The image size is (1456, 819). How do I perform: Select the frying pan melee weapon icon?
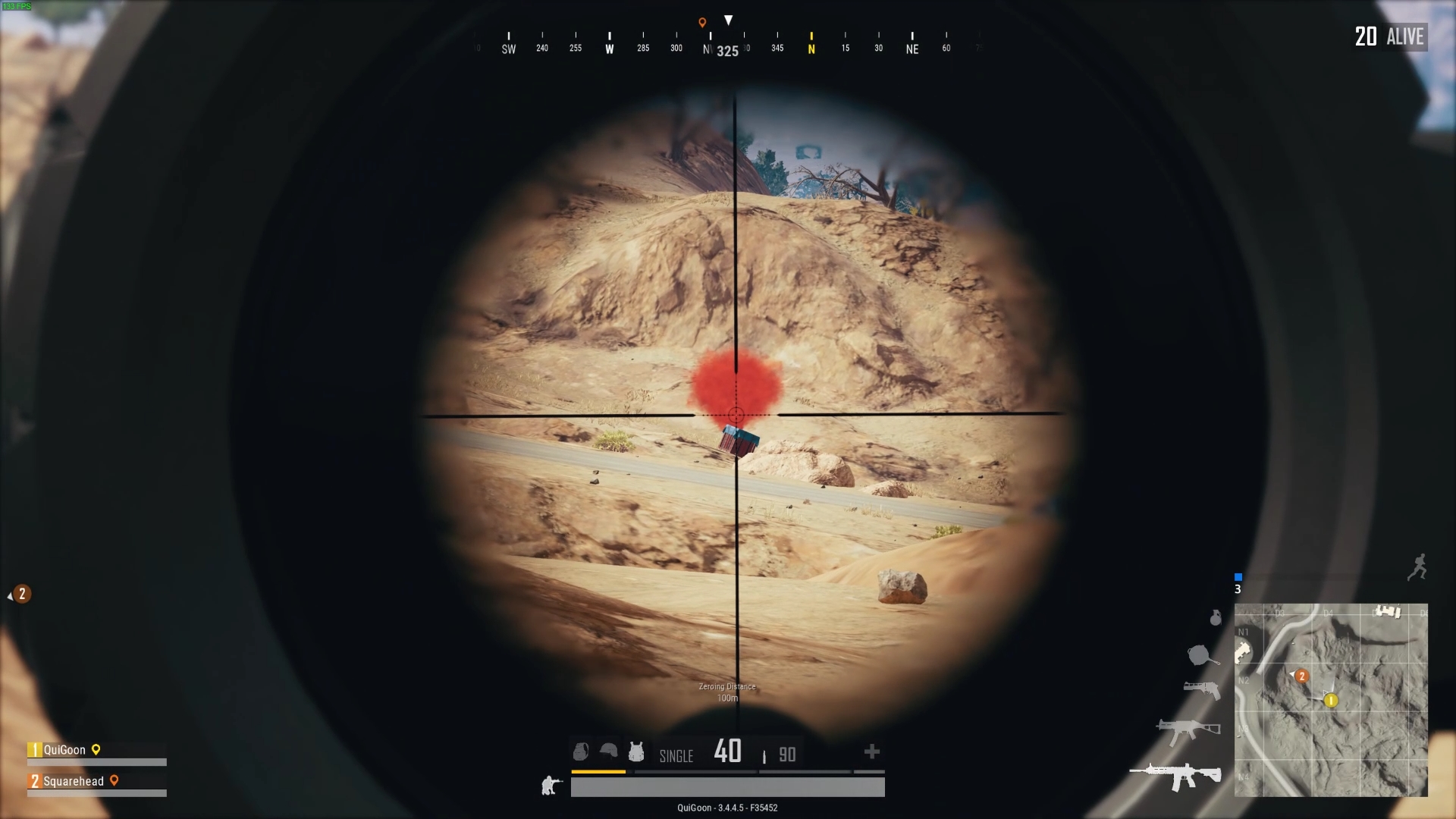point(1200,654)
